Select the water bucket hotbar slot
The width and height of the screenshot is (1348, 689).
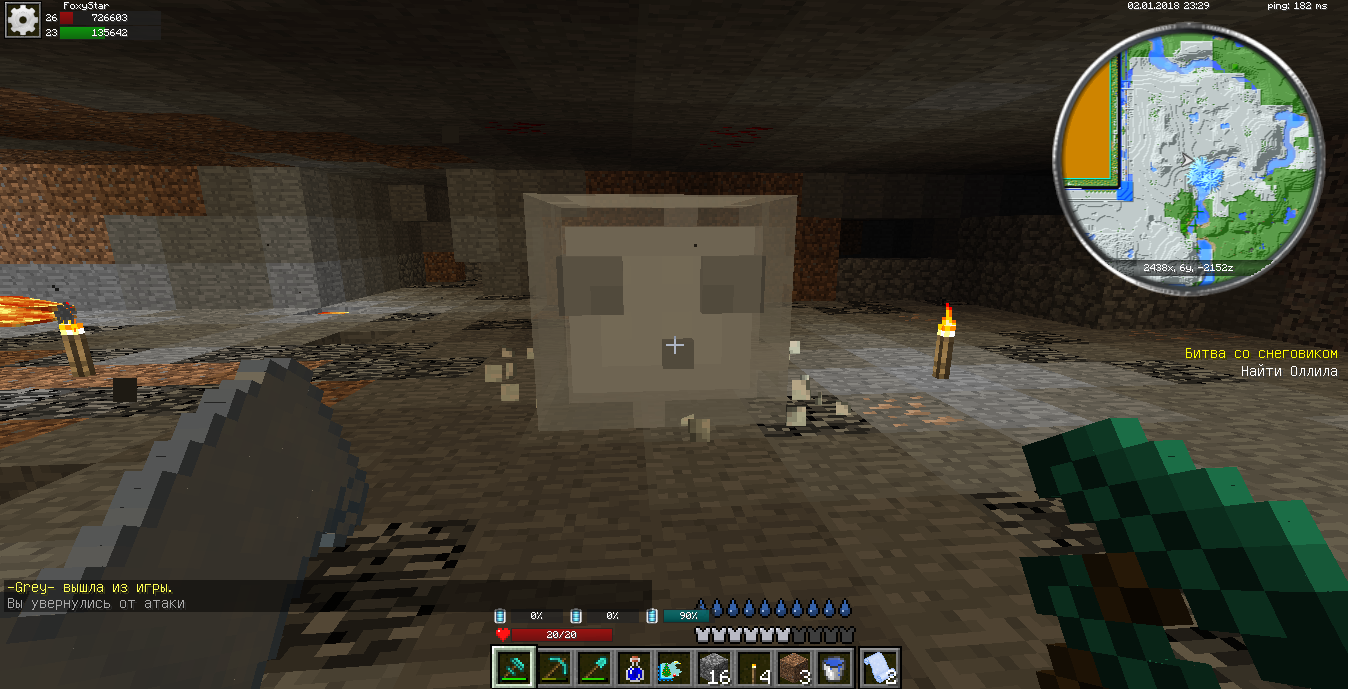click(835, 667)
